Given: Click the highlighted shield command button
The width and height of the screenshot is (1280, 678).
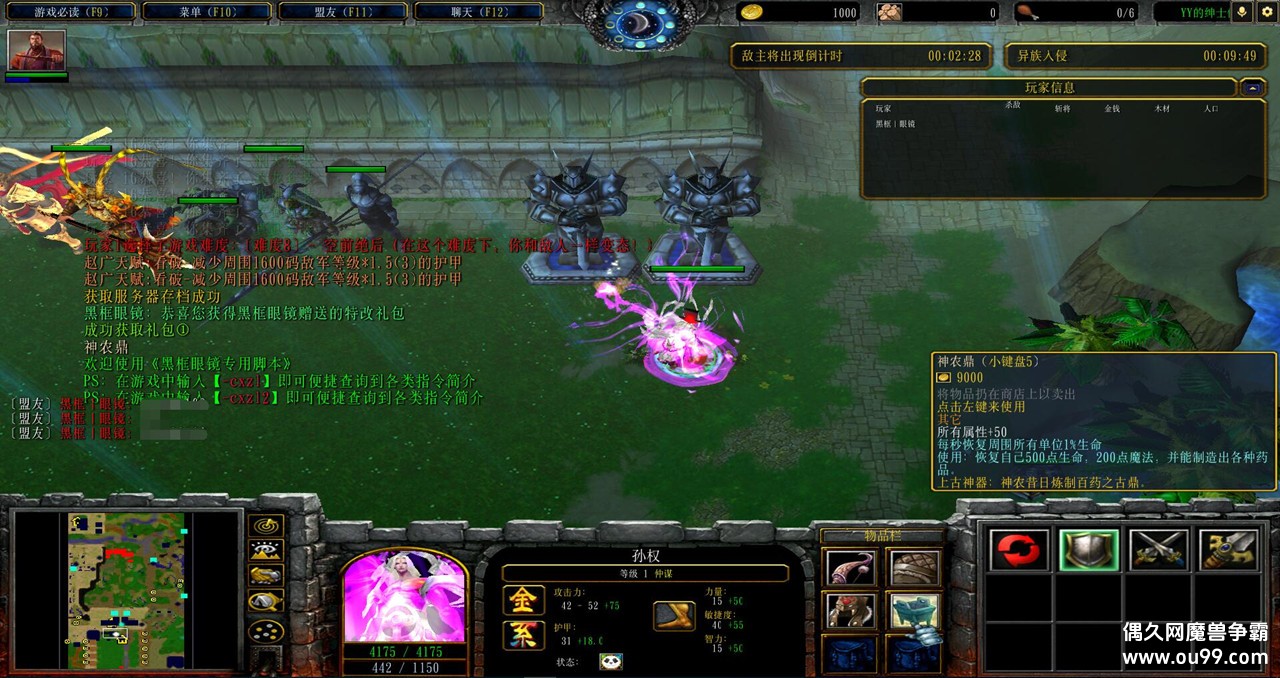Looking at the screenshot, I should coord(1089,550).
